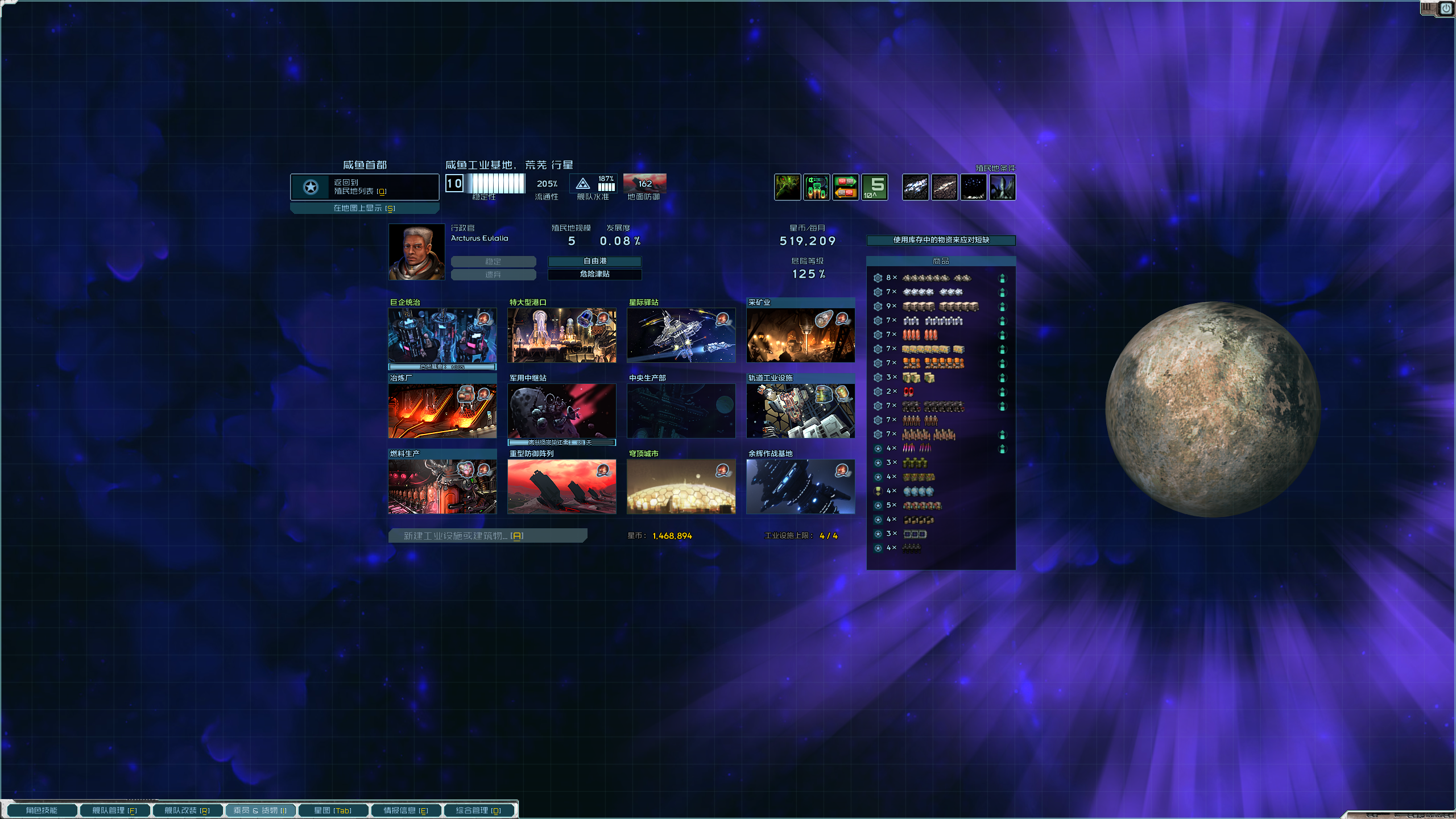The image size is (1456, 819).
Task: Select the 特大型港口 megaport building
Action: click(561, 335)
